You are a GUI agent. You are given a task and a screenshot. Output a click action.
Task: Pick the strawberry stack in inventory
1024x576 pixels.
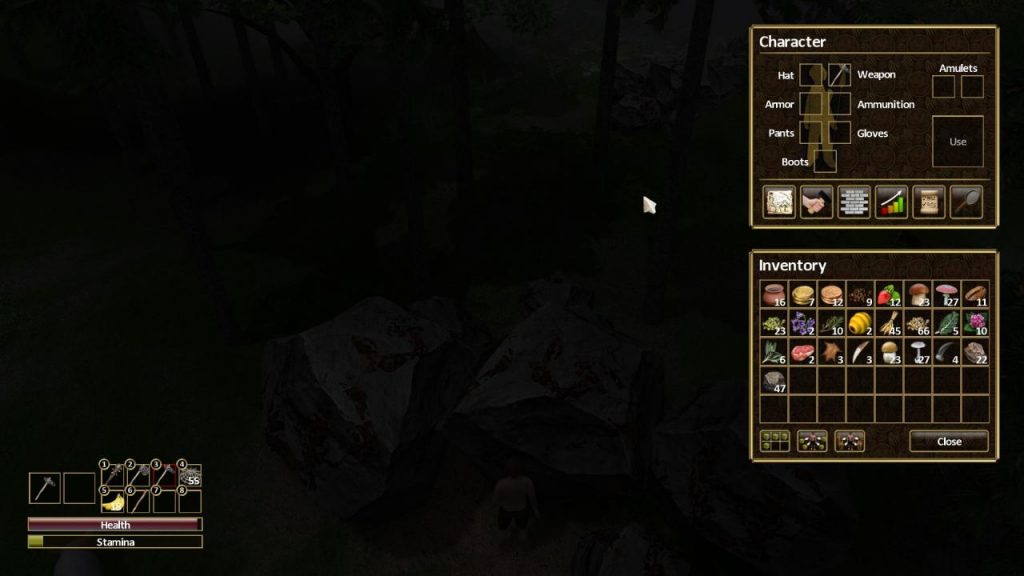coord(889,295)
